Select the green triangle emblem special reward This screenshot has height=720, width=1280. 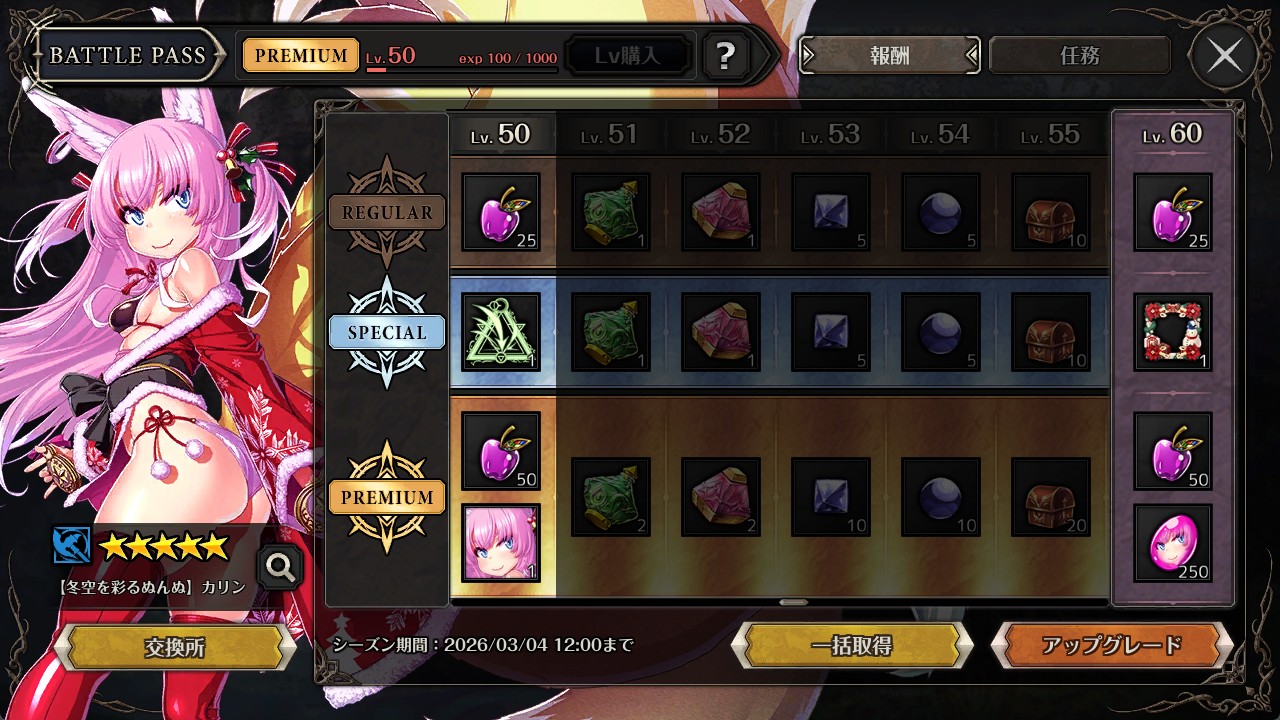pos(501,332)
